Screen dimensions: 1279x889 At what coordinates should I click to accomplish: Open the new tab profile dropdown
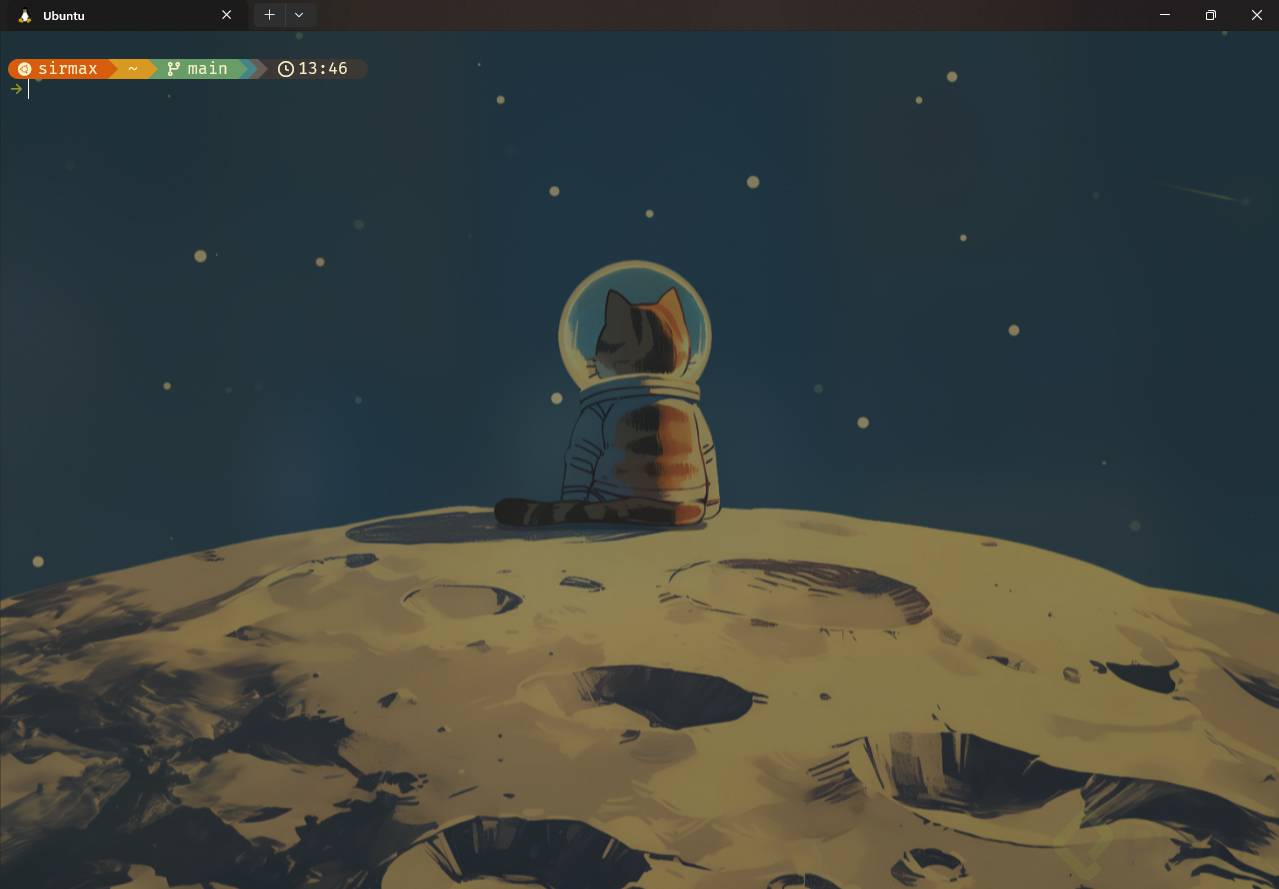tap(299, 15)
